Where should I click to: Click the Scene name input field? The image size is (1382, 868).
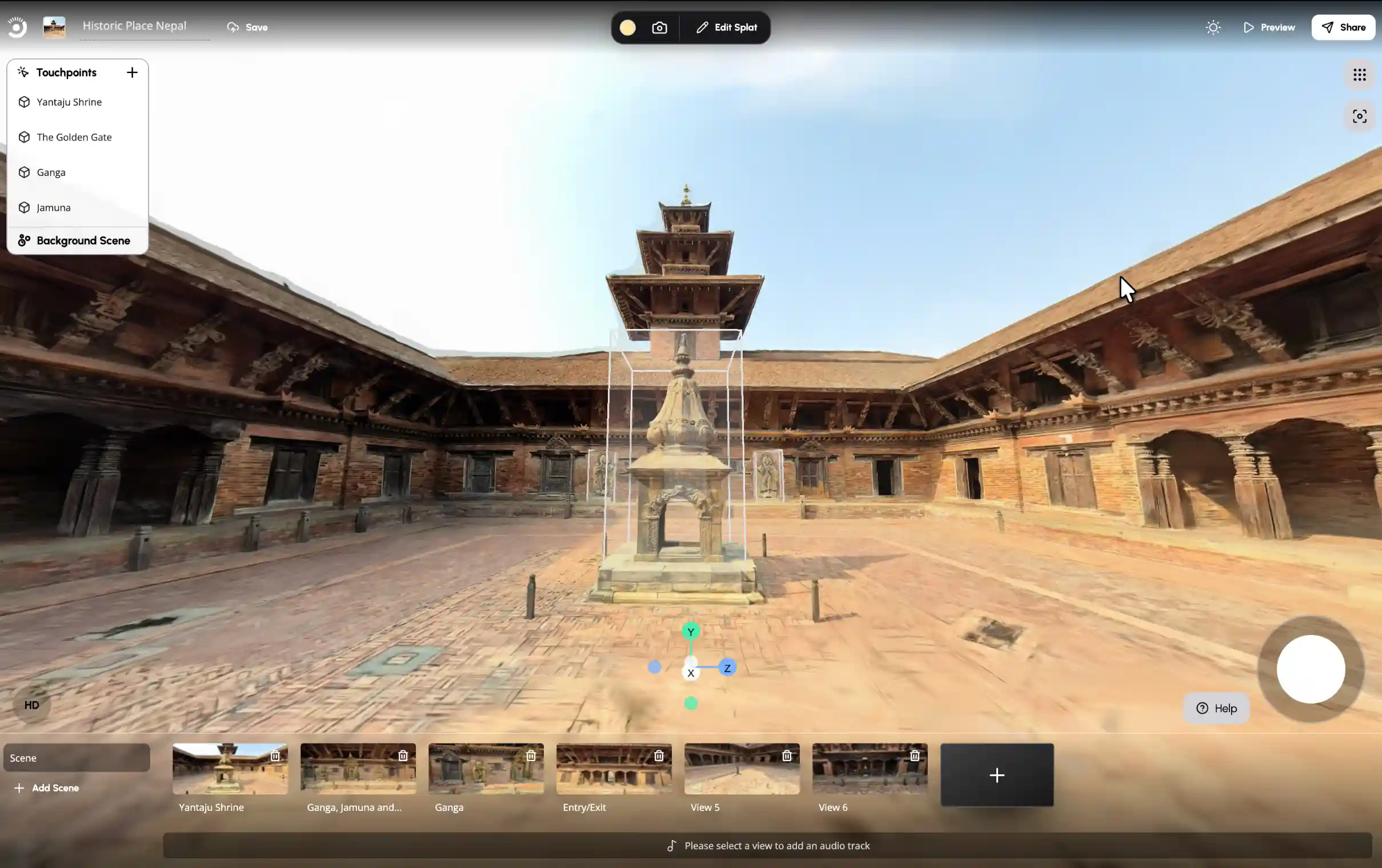tap(77, 757)
